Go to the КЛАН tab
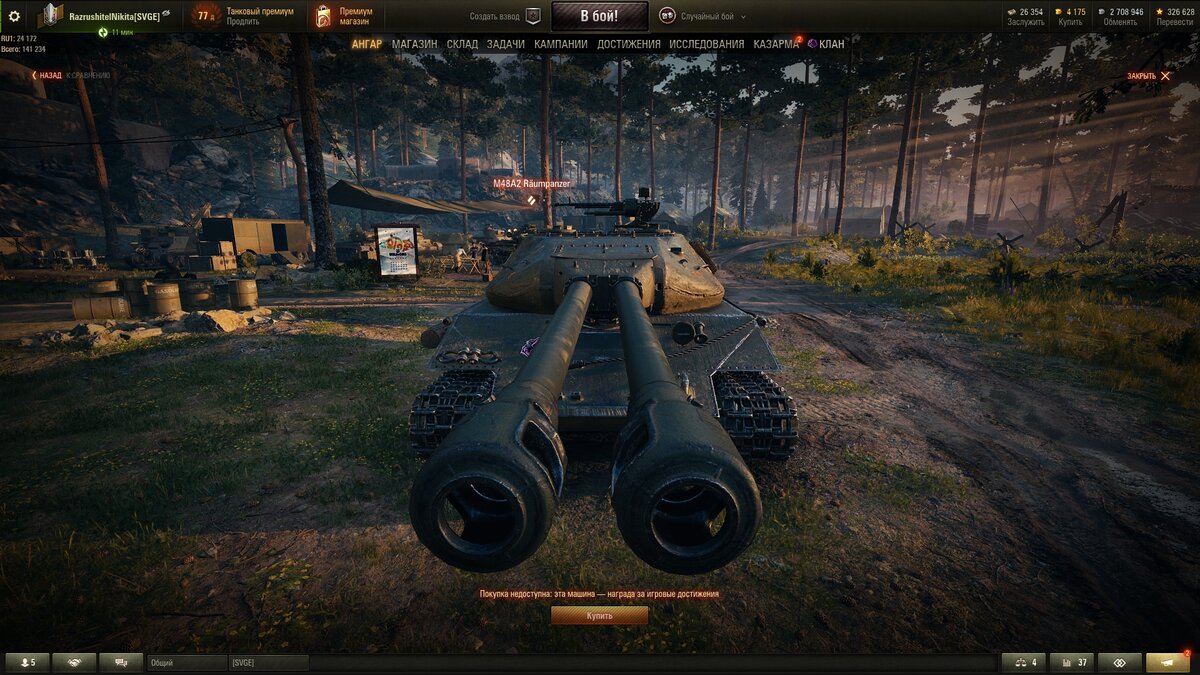This screenshot has width=1200, height=675. pyautogui.click(x=830, y=44)
